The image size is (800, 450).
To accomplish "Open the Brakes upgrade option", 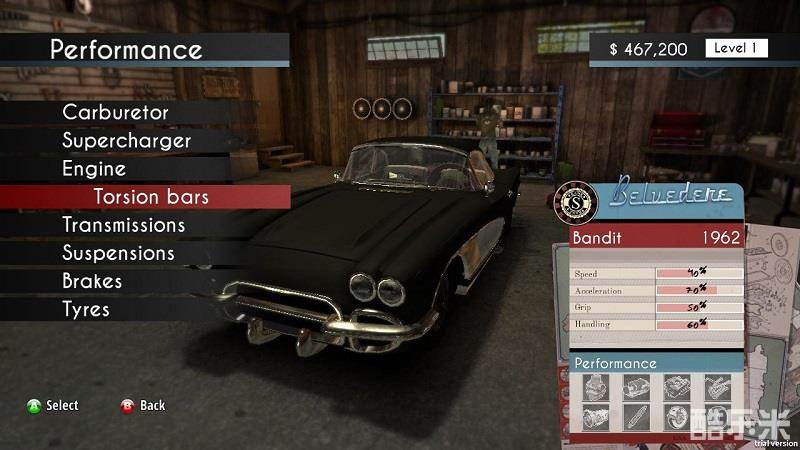I will [x=92, y=281].
